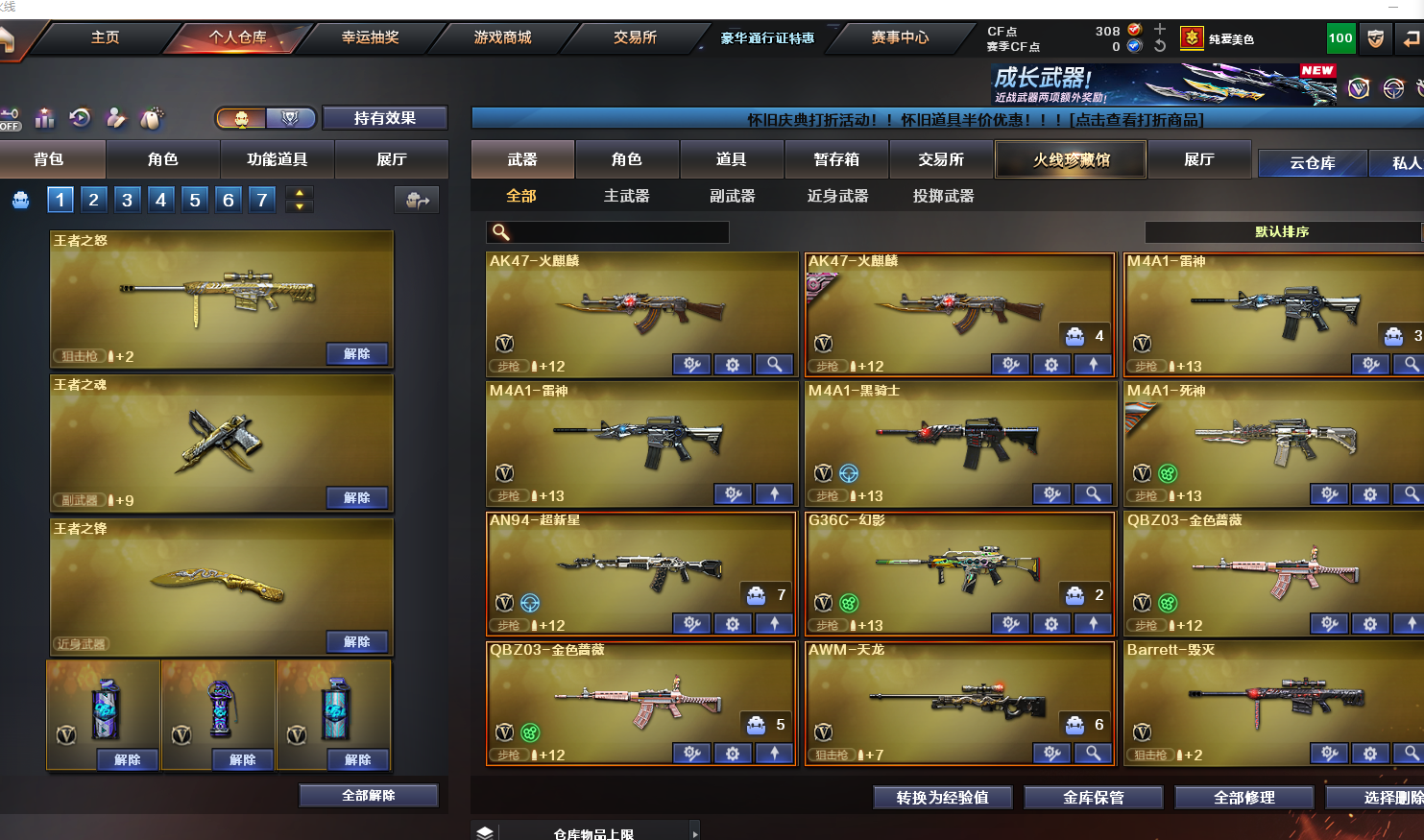
Task: Show only 主武器 primary weapons
Action: pos(626,196)
